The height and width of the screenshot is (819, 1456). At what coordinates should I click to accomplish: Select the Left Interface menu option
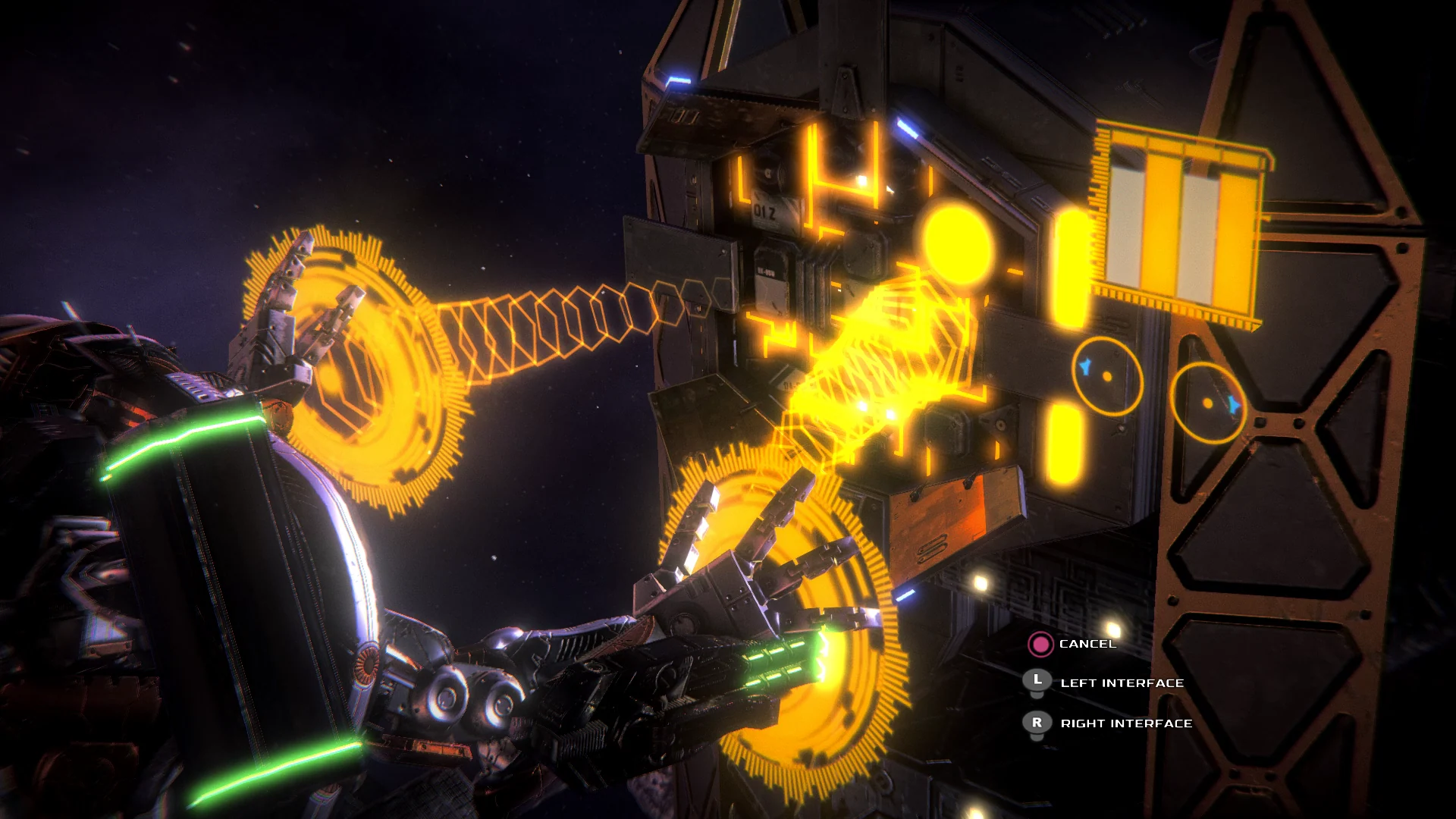point(1122,682)
